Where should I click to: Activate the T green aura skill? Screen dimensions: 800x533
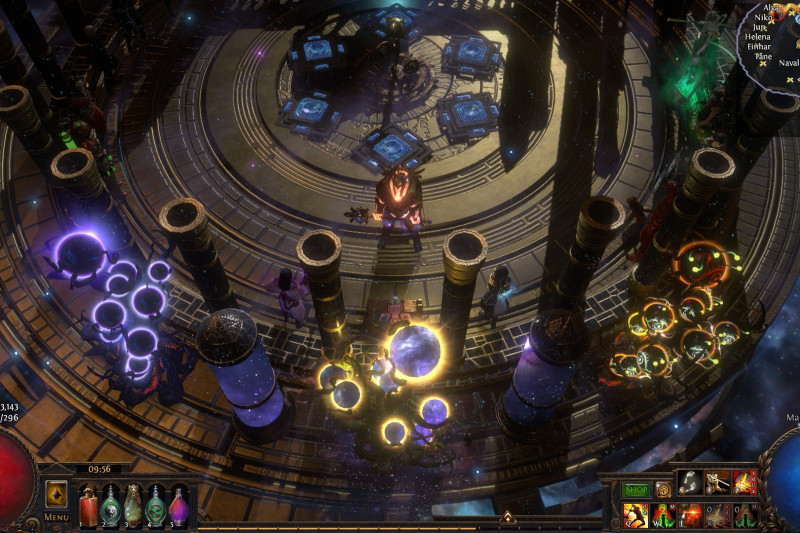[x=744, y=515]
